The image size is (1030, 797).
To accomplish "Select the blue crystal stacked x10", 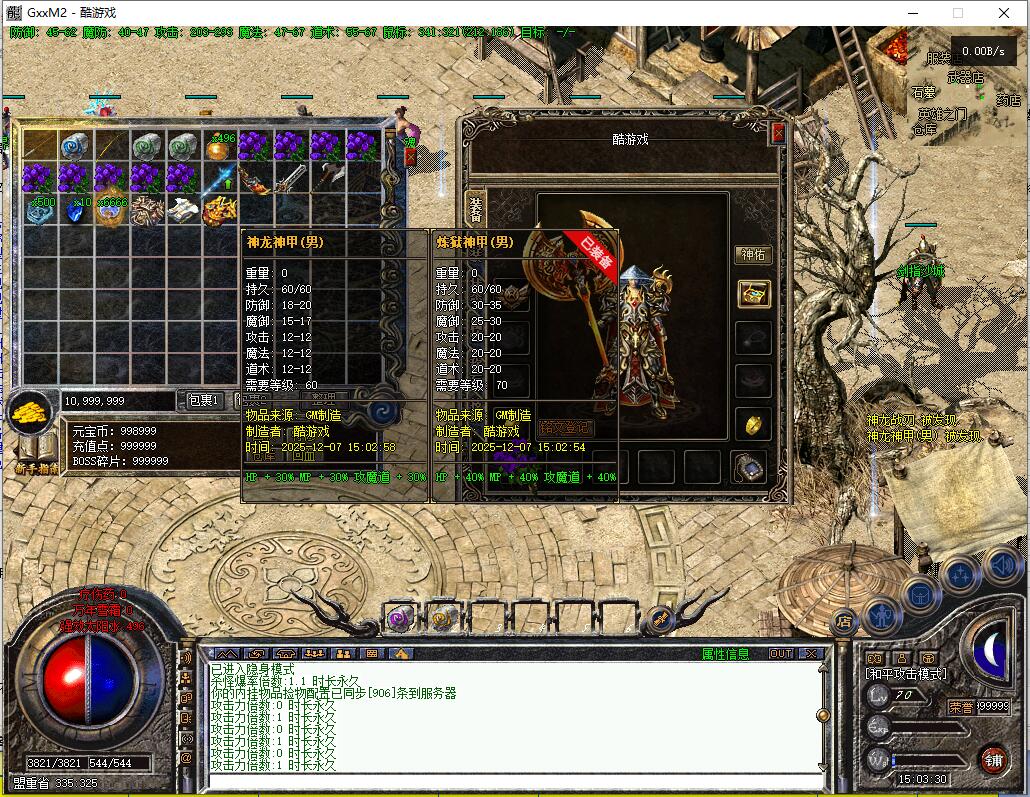I will pyautogui.click(x=76, y=210).
